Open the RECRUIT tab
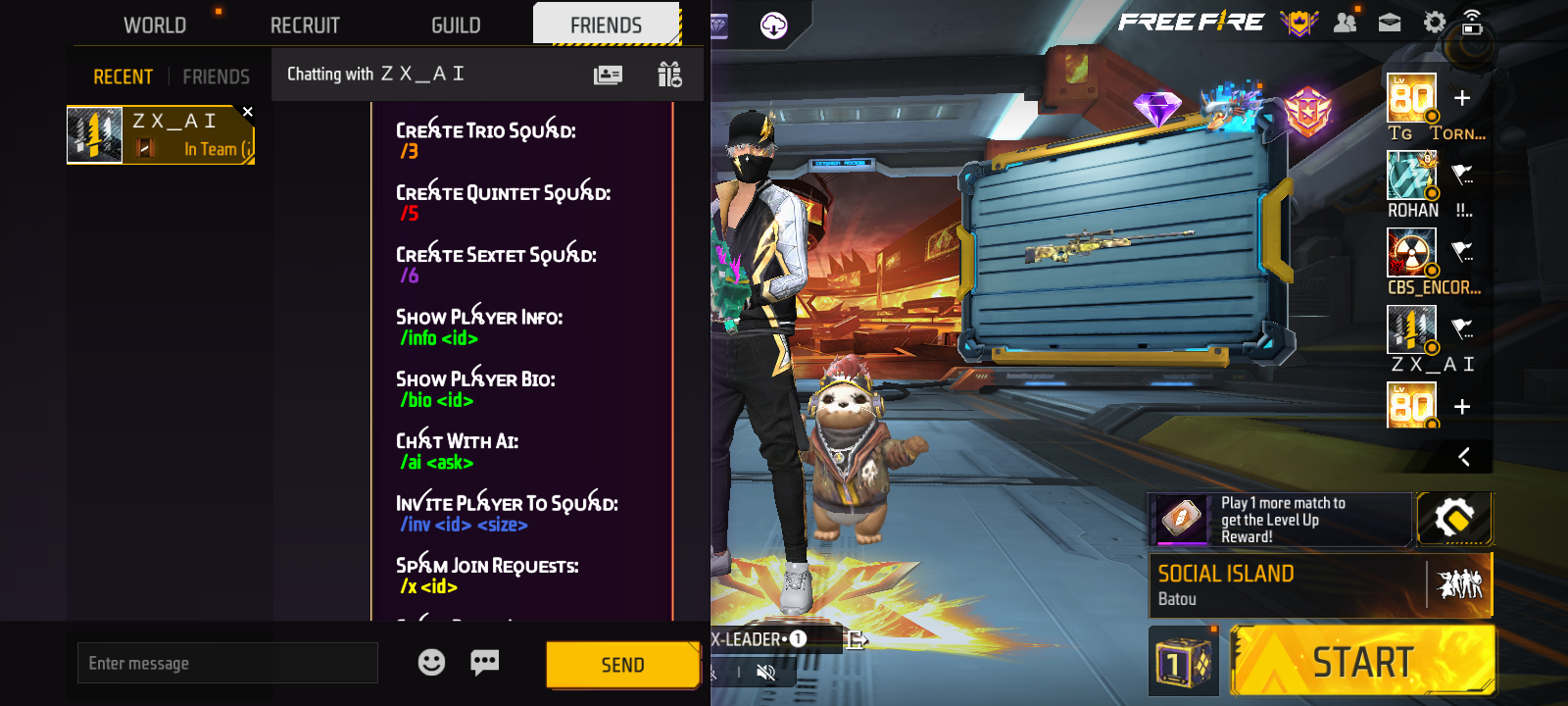 point(305,25)
